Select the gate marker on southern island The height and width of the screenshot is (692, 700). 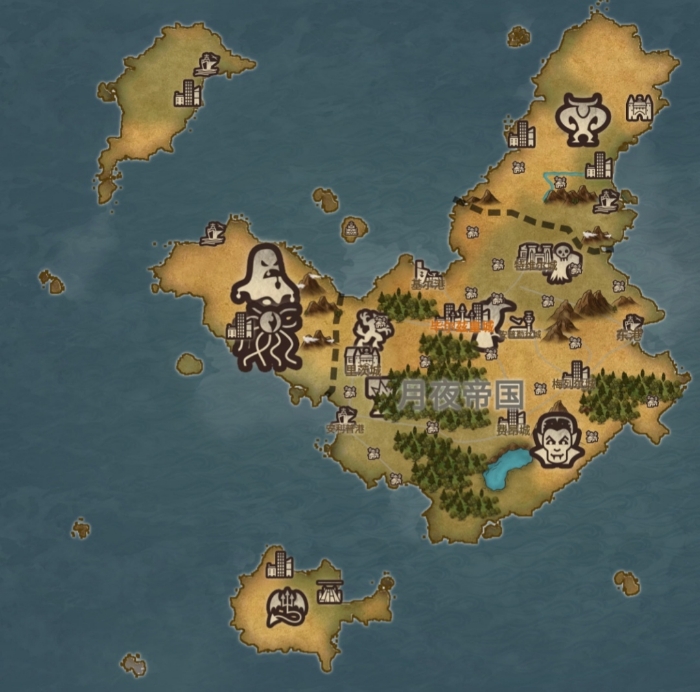[329, 590]
